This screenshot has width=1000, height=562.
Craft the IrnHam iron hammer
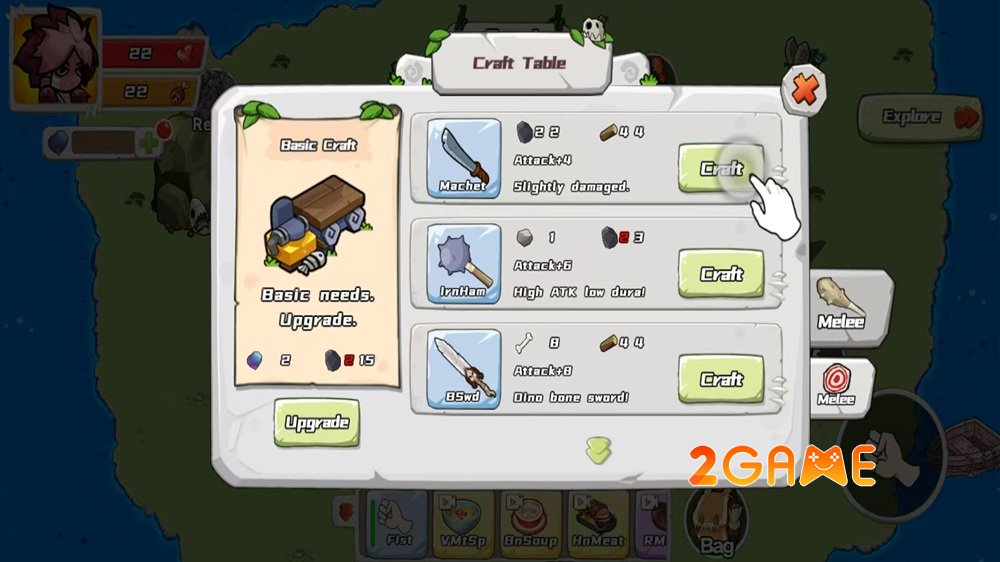coord(720,273)
